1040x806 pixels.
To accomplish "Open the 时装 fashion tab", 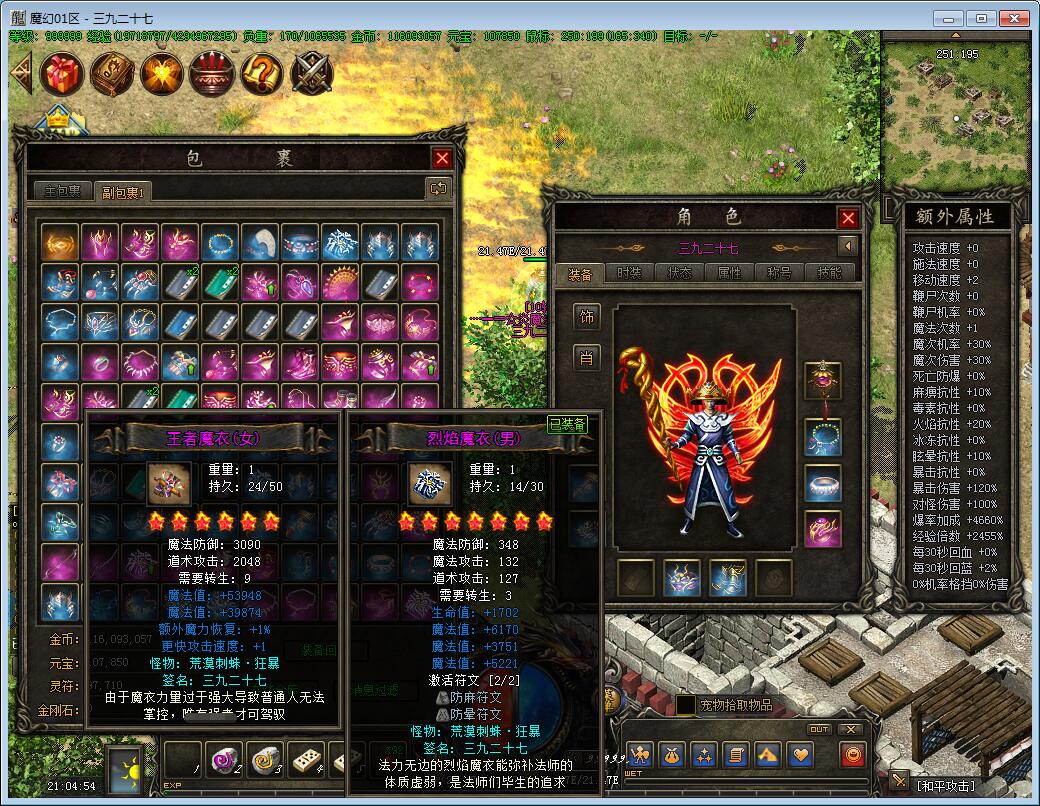I will (x=630, y=272).
